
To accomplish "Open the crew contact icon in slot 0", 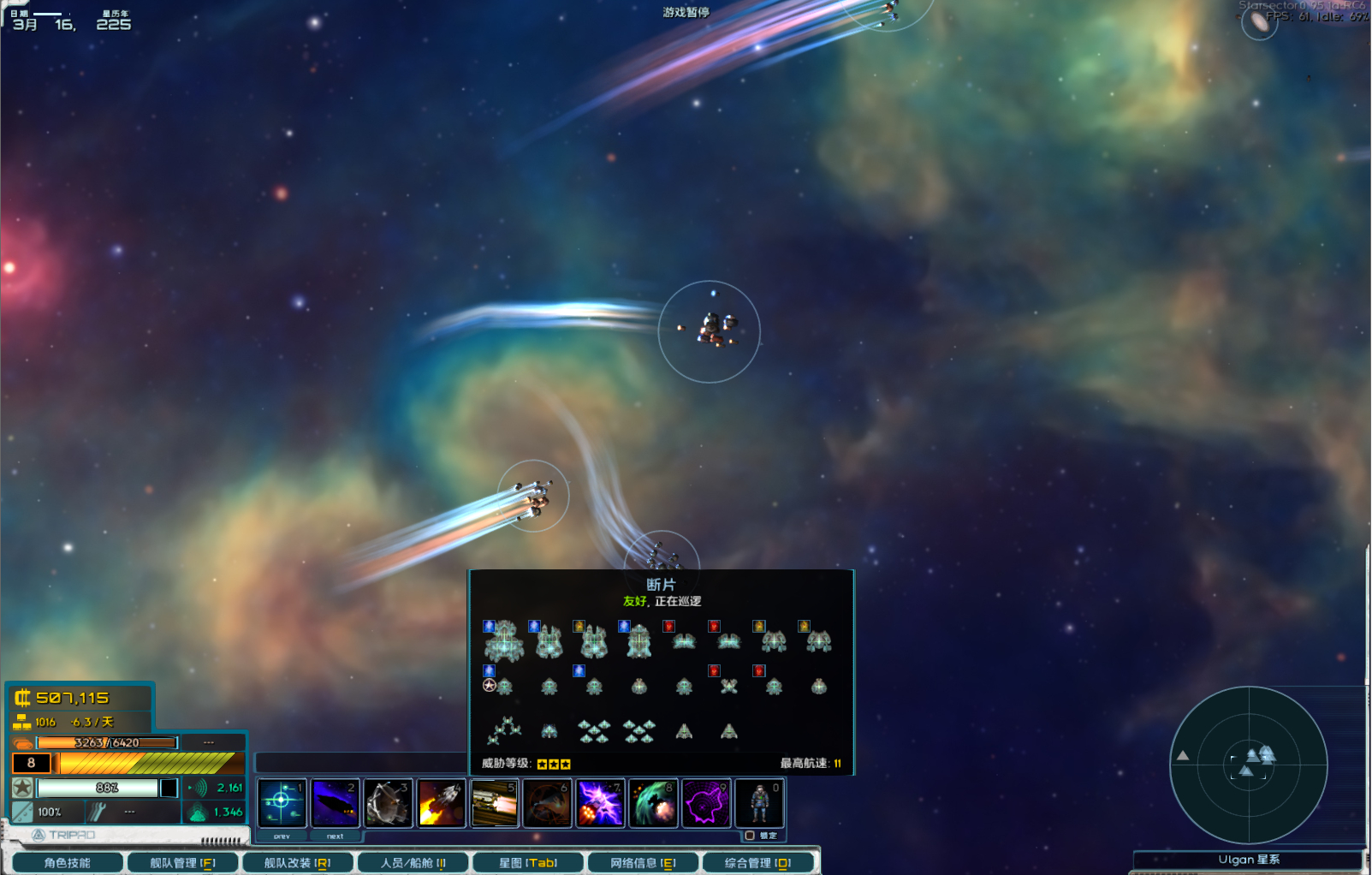I will [759, 802].
